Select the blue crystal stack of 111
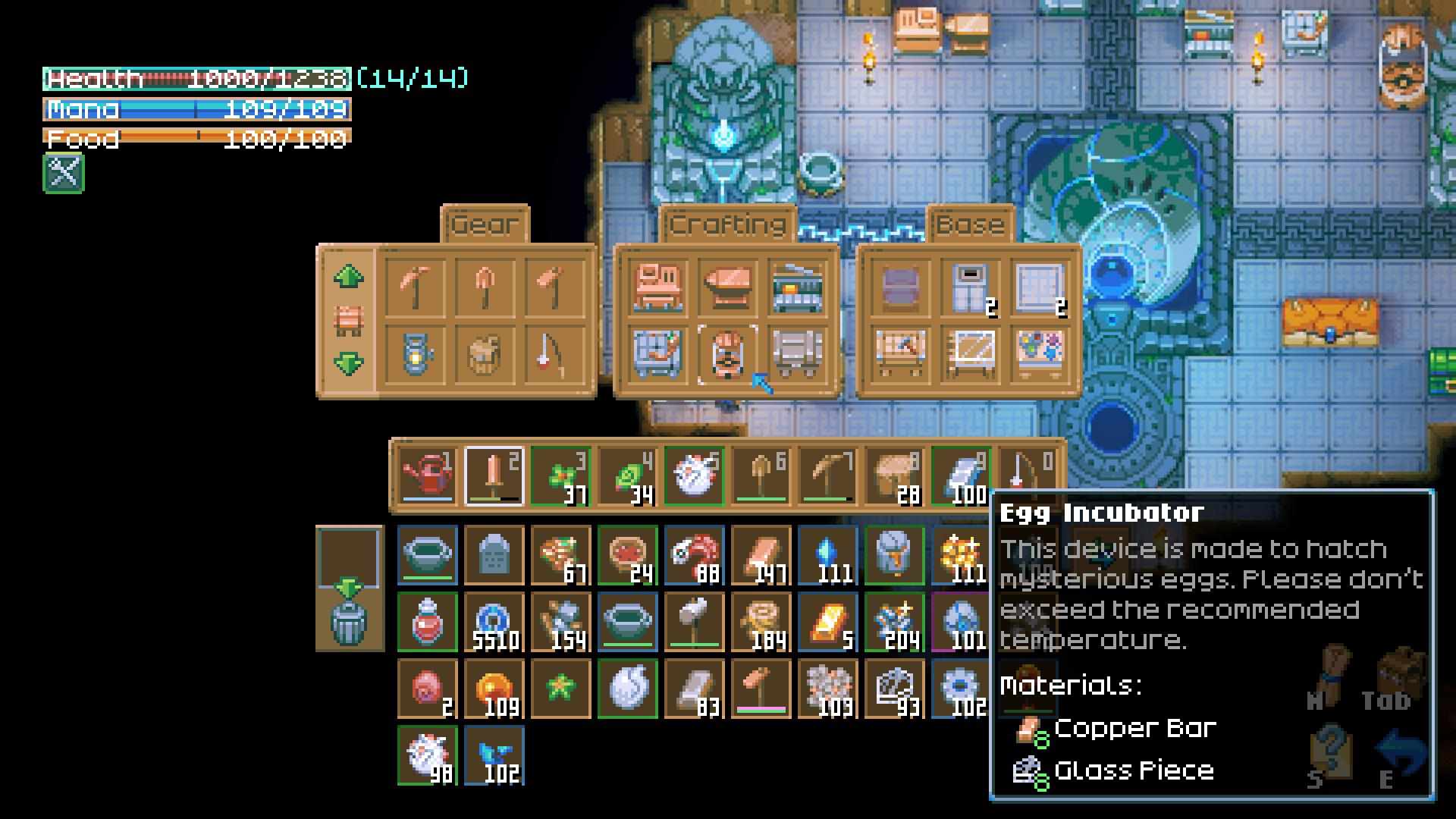 click(x=827, y=555)
